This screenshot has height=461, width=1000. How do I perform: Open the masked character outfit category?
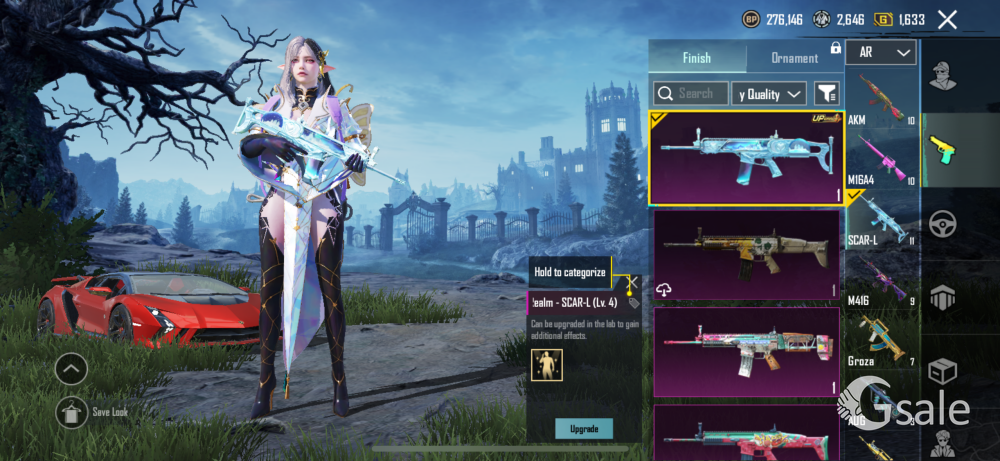(940, 76)
